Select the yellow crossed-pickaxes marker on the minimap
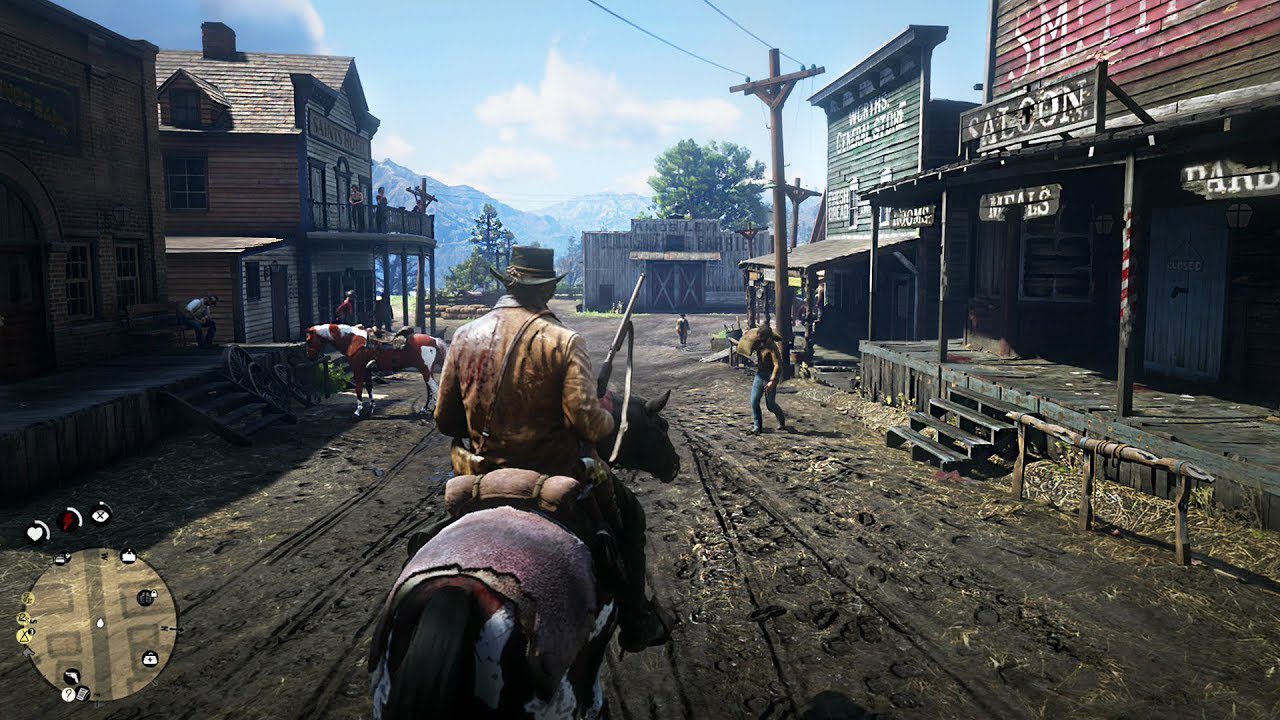This screenshot has height=720, width=1280. (x=23, y=636)
